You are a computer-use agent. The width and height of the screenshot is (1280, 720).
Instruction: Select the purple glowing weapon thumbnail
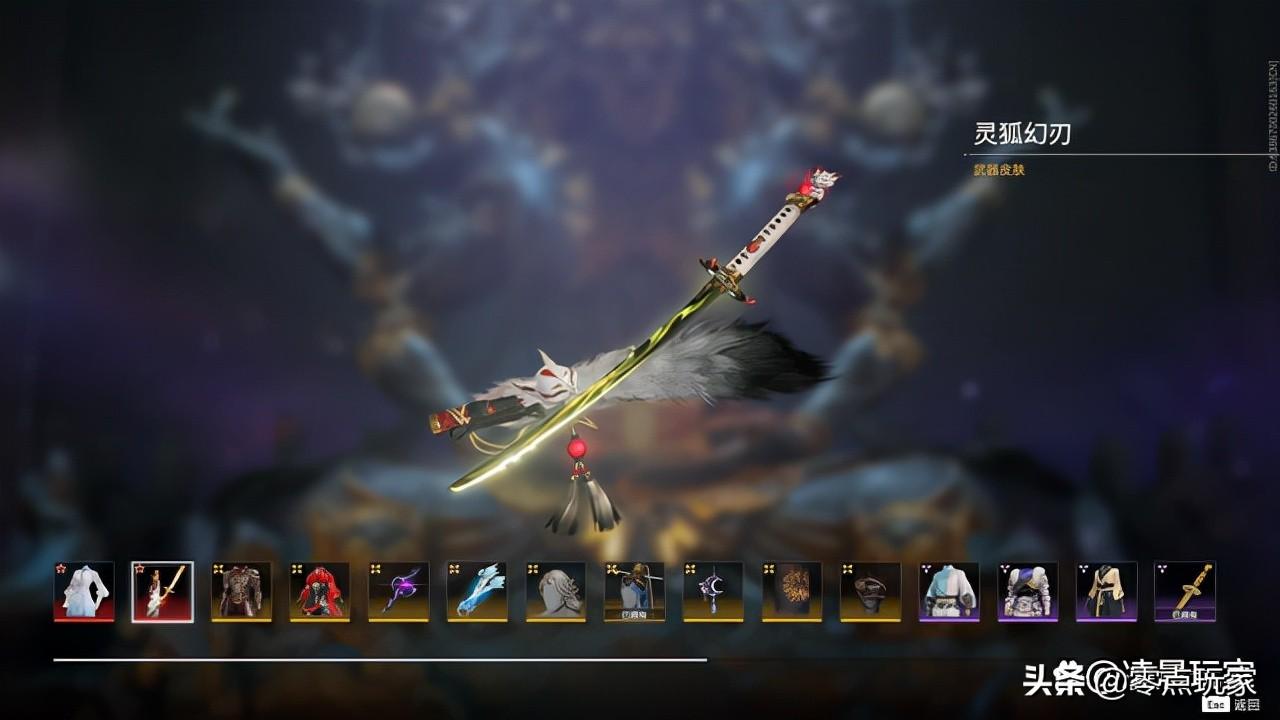point(399,591)
